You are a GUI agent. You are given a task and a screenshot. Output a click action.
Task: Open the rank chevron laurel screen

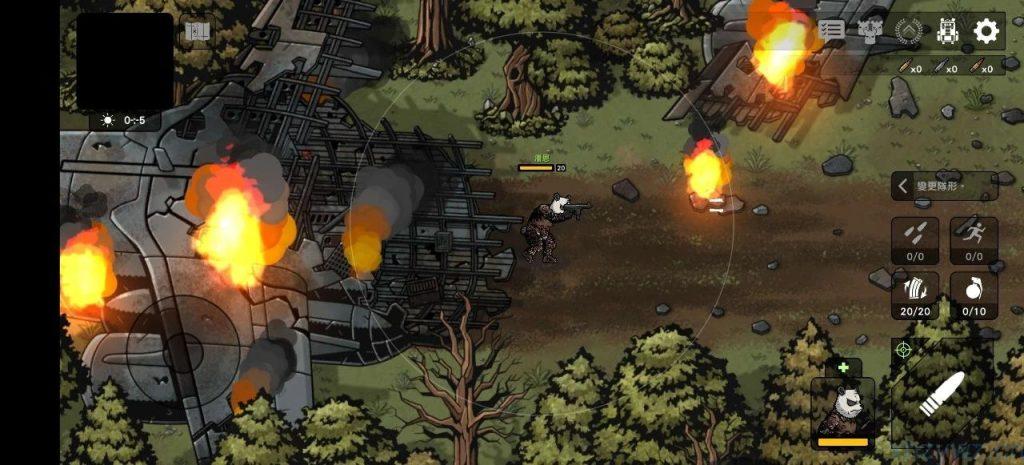point(908,31)
